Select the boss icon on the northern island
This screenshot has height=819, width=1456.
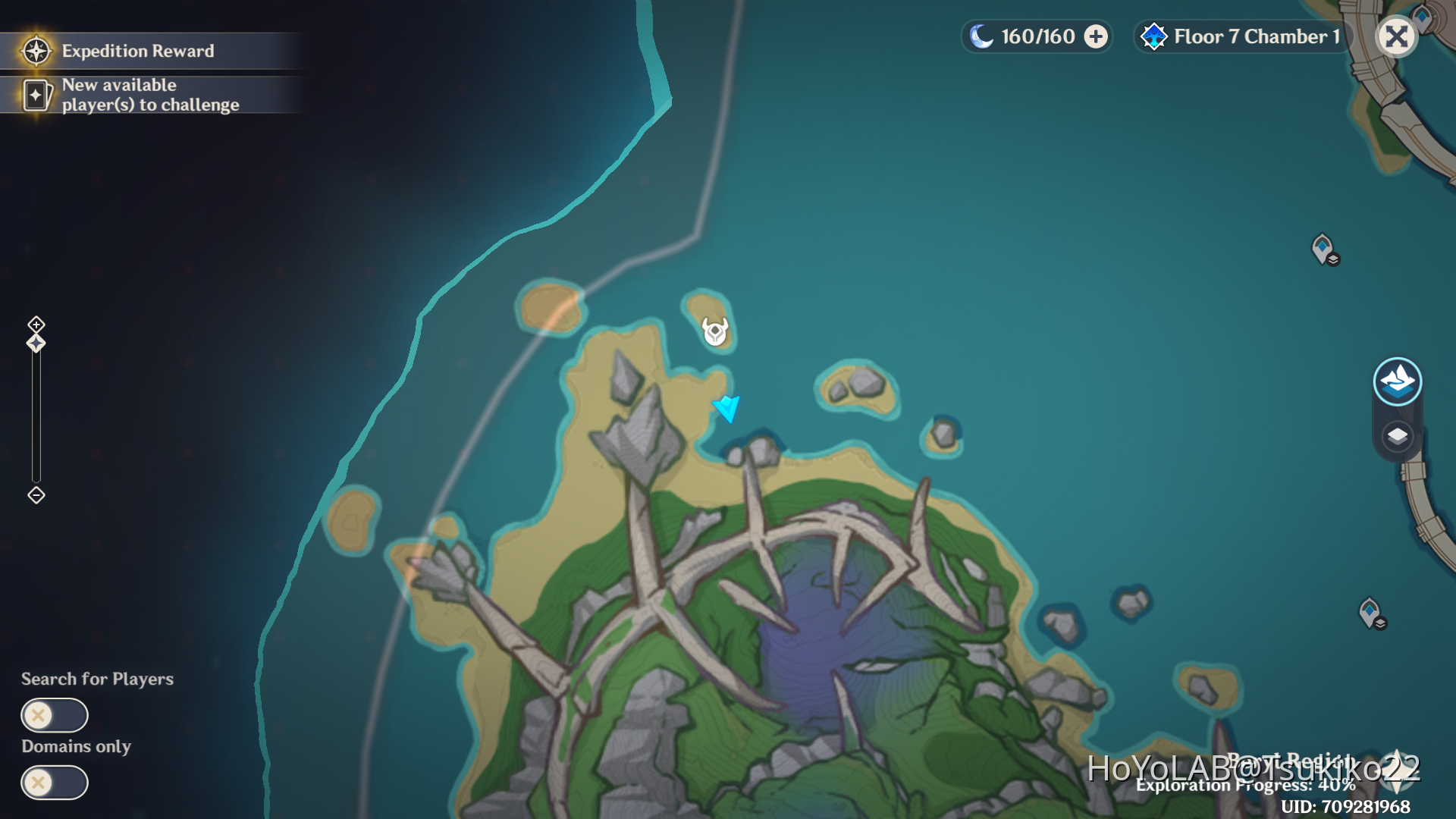coord(714,331)
